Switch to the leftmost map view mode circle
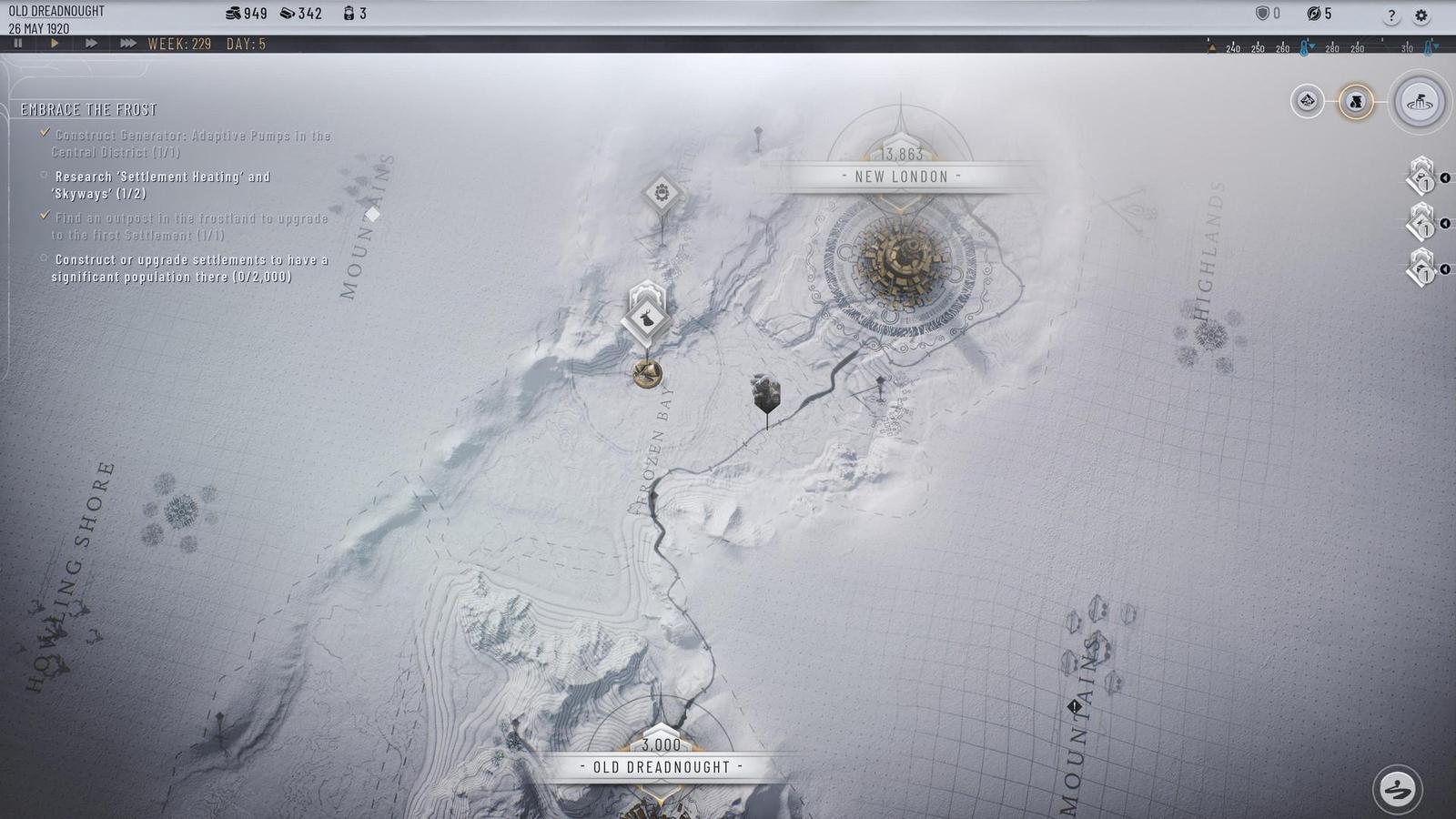 (x=1308, y=101)
